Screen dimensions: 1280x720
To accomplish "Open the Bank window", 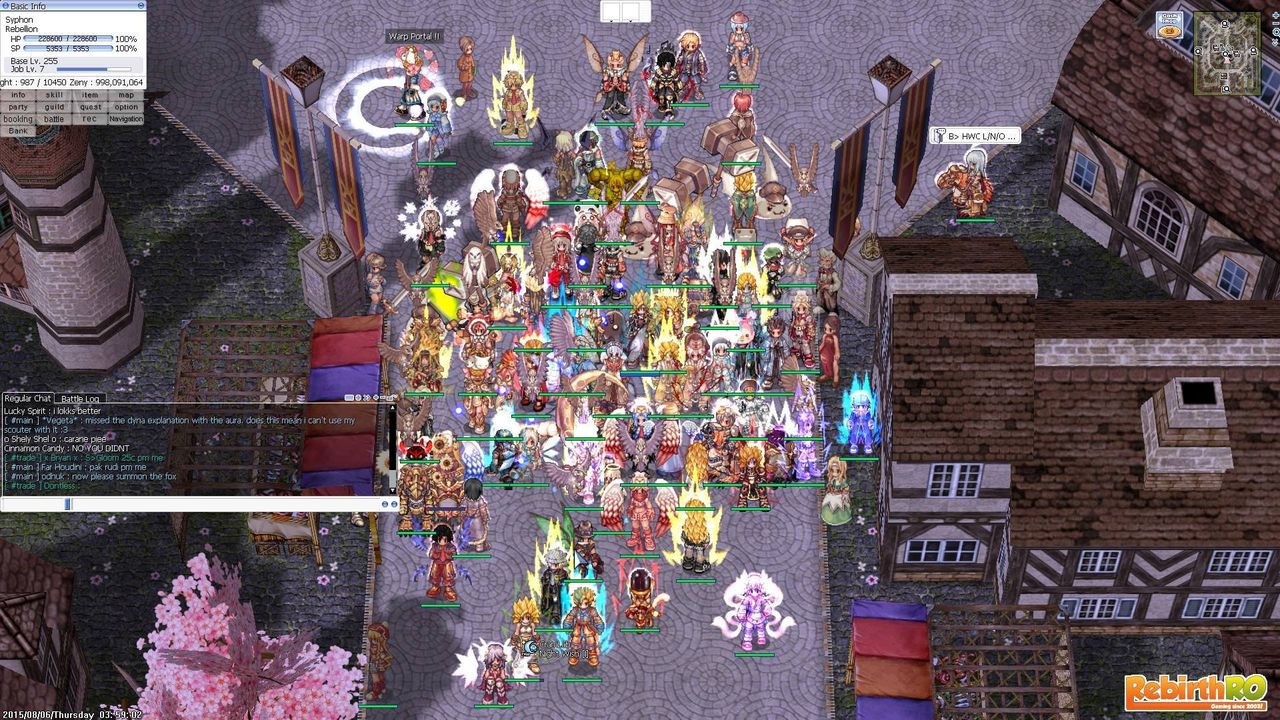I will coord(19,129).
